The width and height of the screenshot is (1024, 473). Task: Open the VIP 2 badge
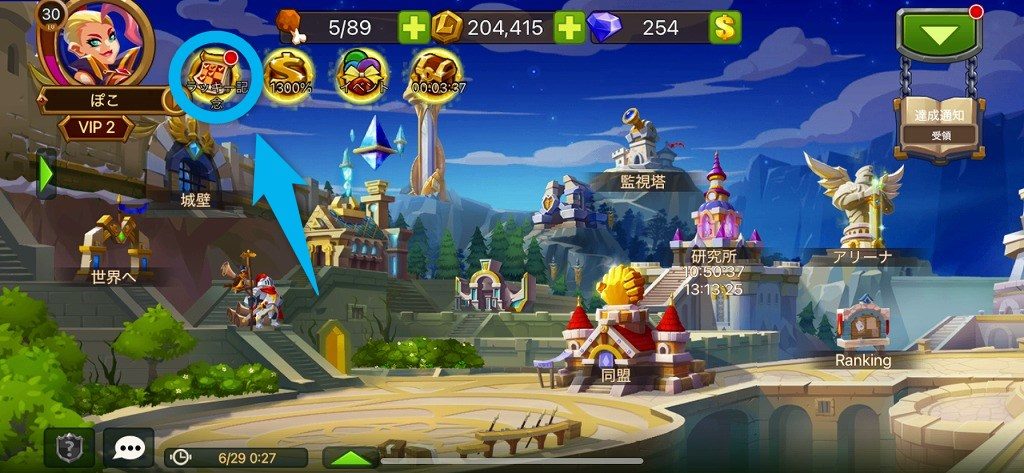tap(100, 128)
